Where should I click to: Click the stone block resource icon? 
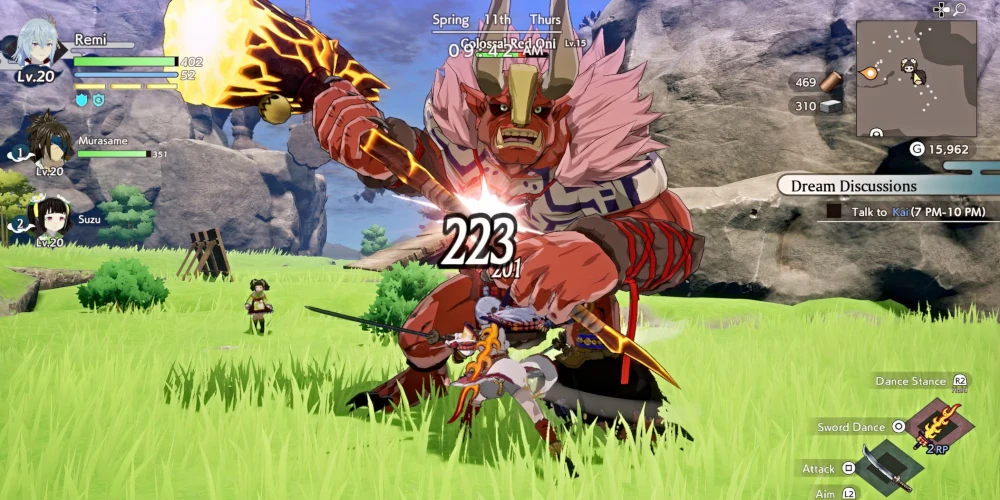[x=831, y=106]
